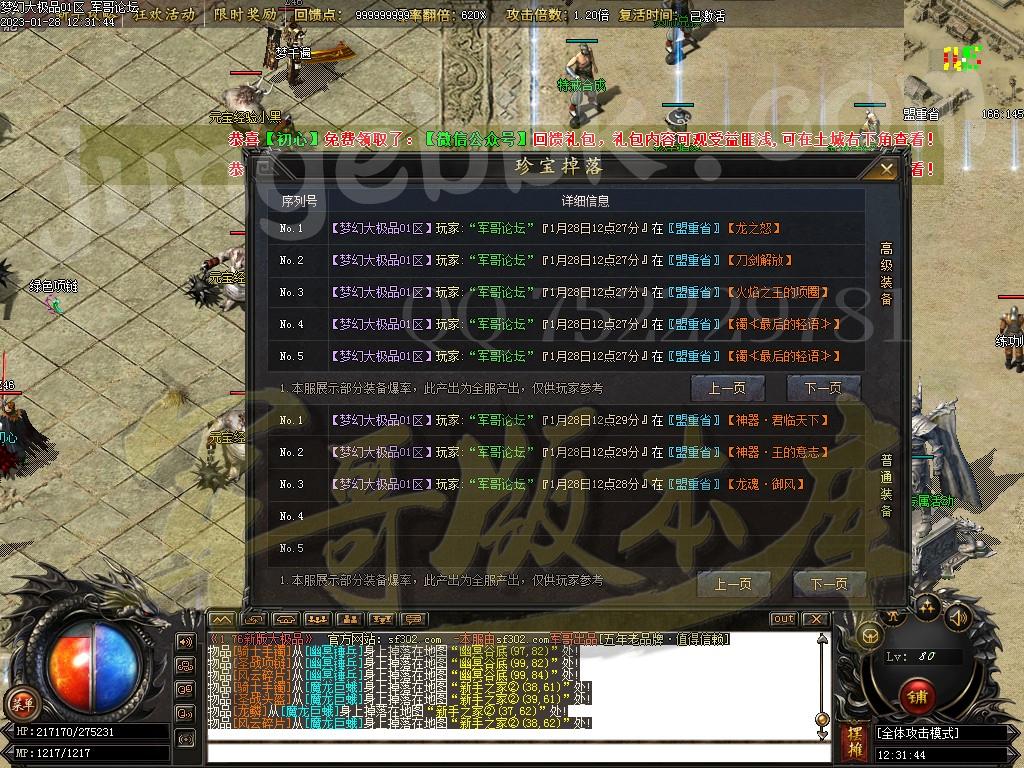Click the chat panel's out button
Screen dimensions: 1024x768
[783, 619]
